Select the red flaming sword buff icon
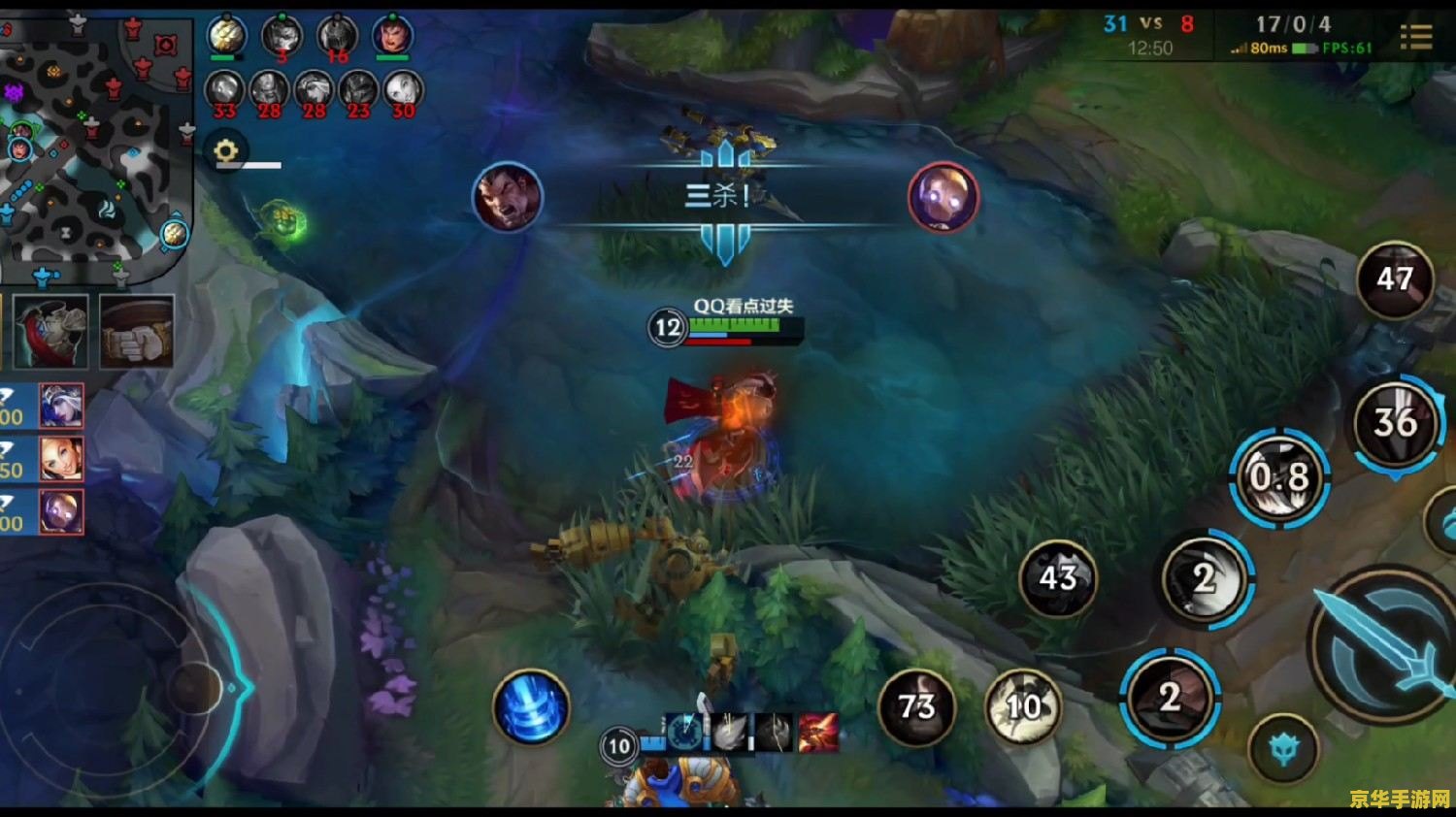 [x=817, y=733]
